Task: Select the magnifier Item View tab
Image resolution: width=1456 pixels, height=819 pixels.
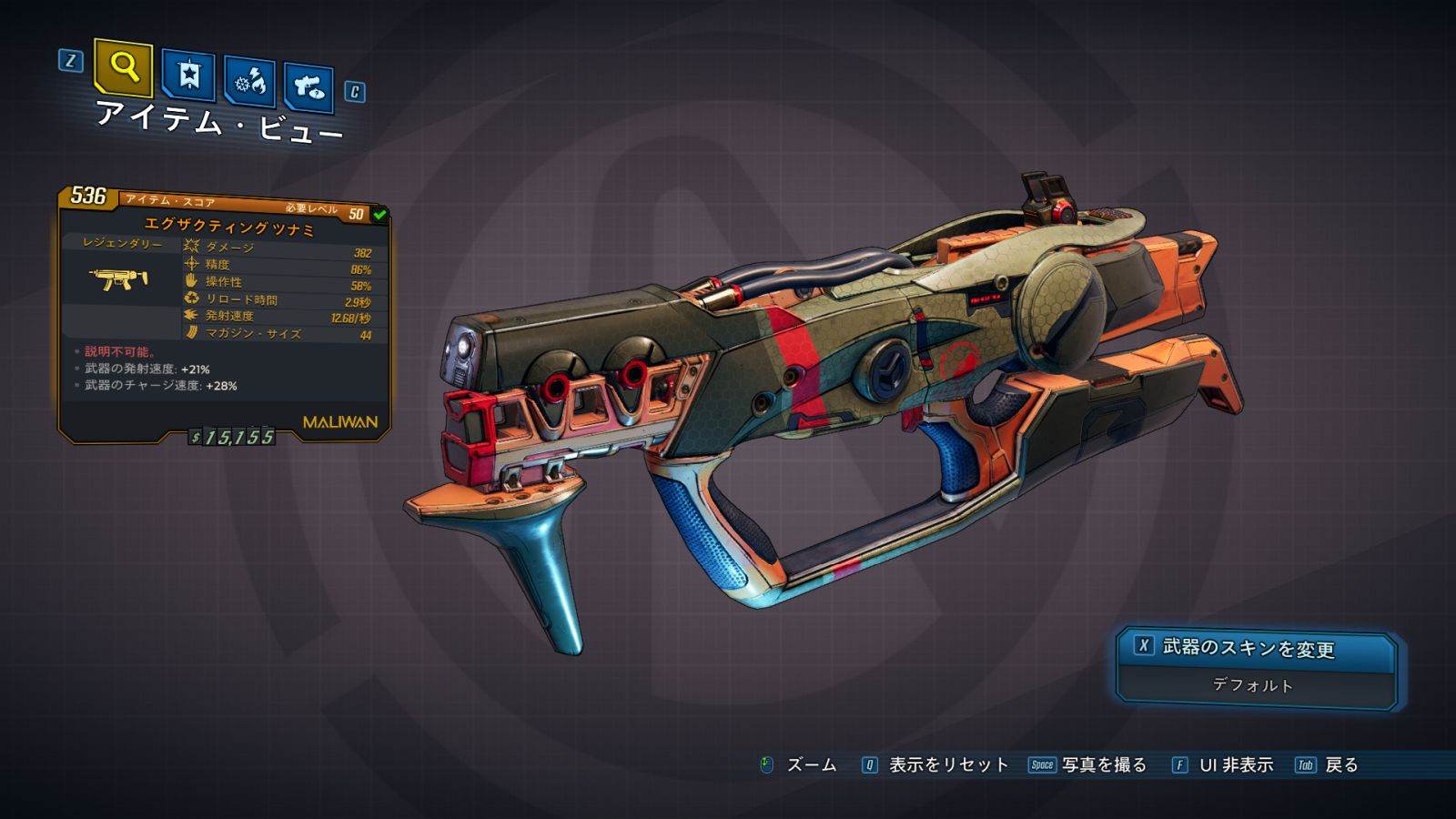Action: click(x=123, y=66)
